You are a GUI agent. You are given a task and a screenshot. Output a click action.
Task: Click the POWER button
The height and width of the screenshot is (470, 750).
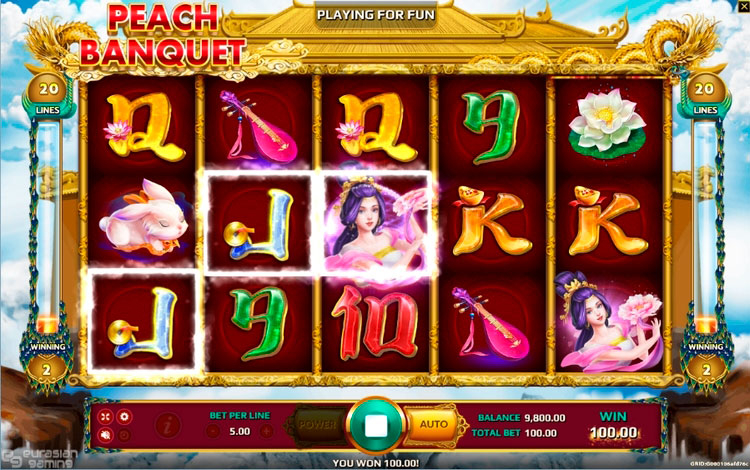pyautogui.click(x=318, y=424)
